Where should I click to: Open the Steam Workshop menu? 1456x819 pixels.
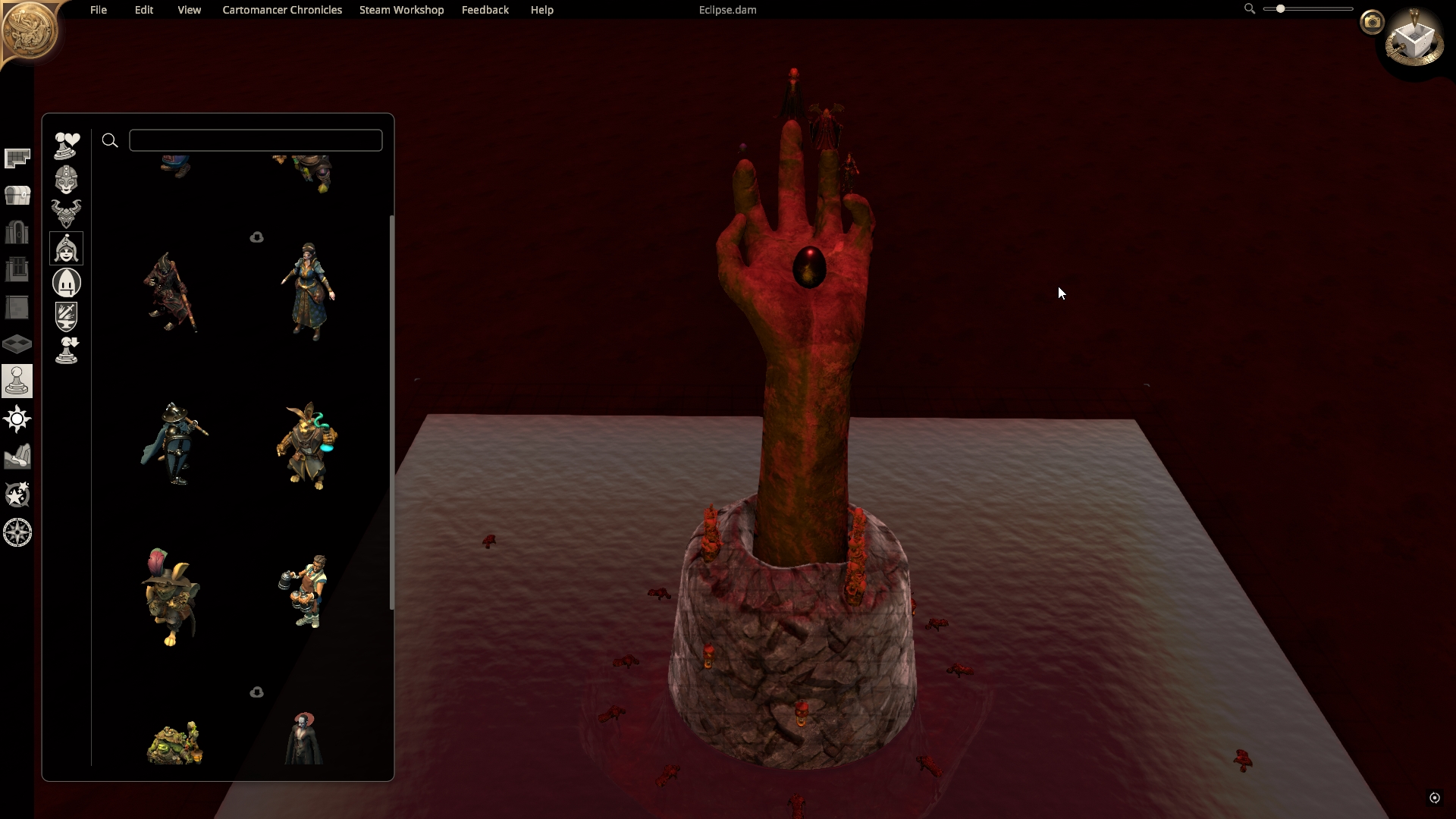401,10
